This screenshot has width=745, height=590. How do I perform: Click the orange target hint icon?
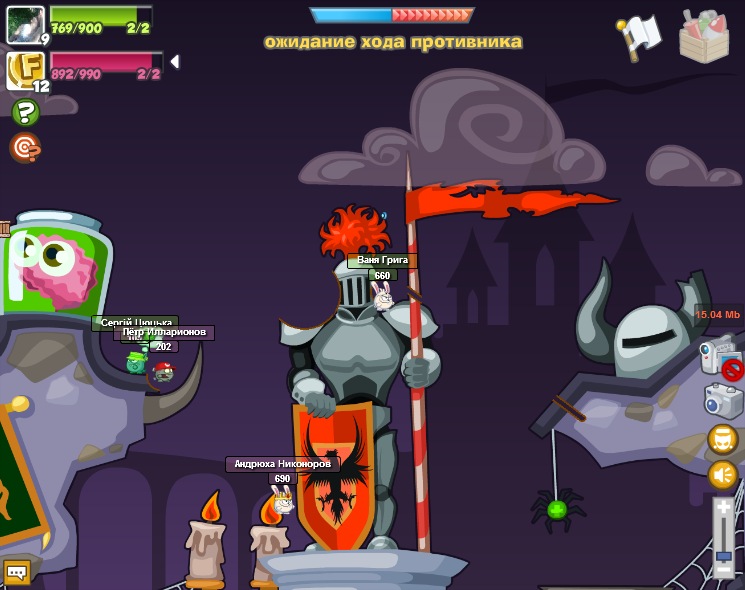coord(25,148)
